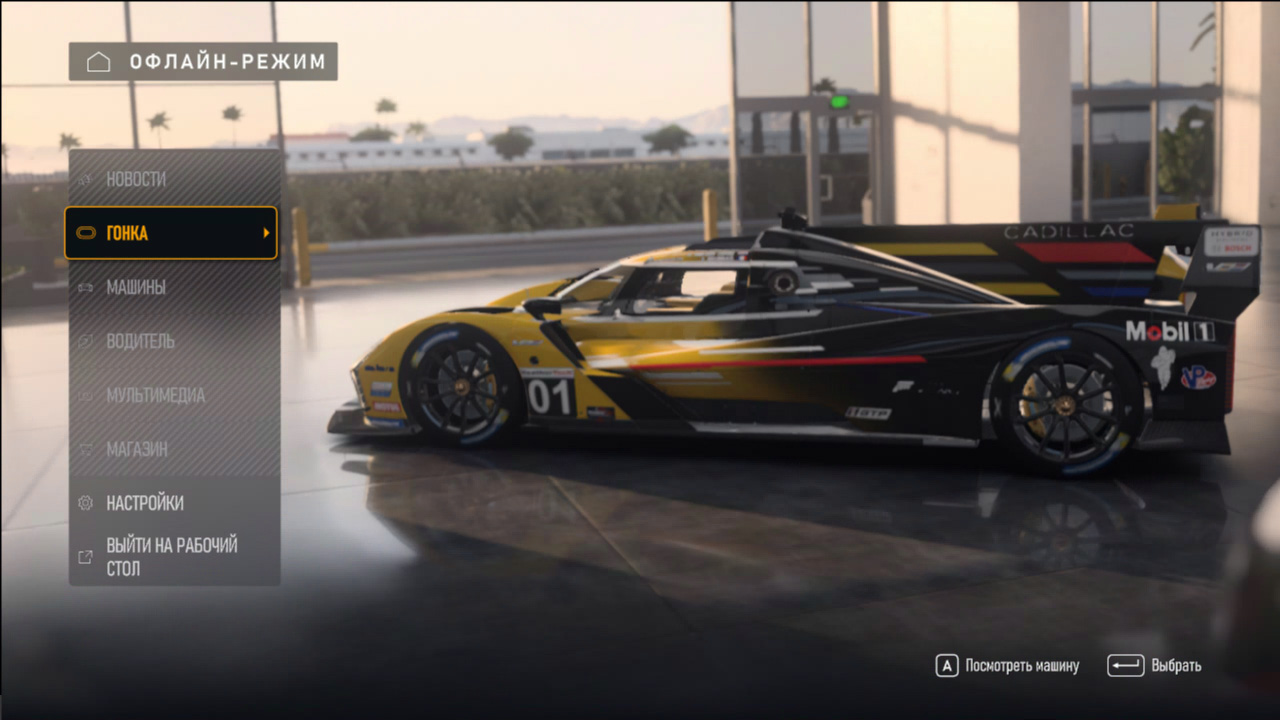Click the gear icon beside НАСТРОЙКИ
Image resolution: width=1280 pixels, height=720 pixels.
click(x=87, y=503)
